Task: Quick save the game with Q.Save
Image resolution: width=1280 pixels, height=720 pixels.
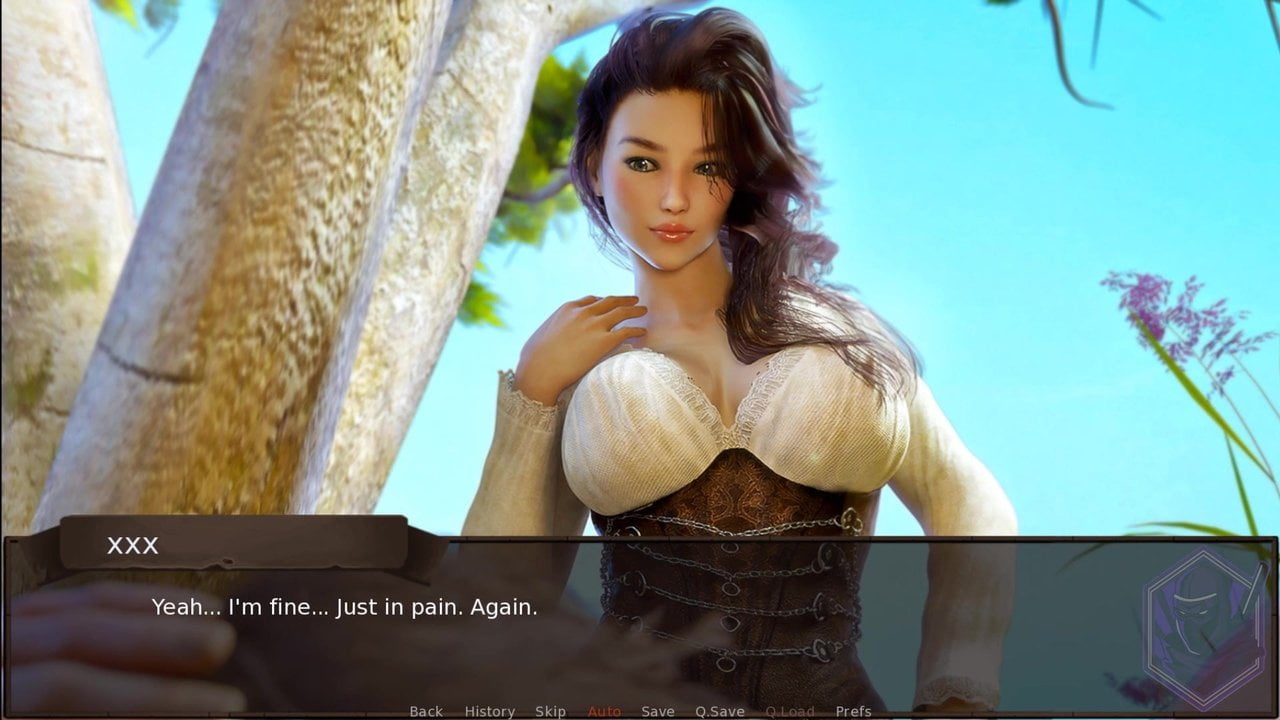Action: [718, 711]
